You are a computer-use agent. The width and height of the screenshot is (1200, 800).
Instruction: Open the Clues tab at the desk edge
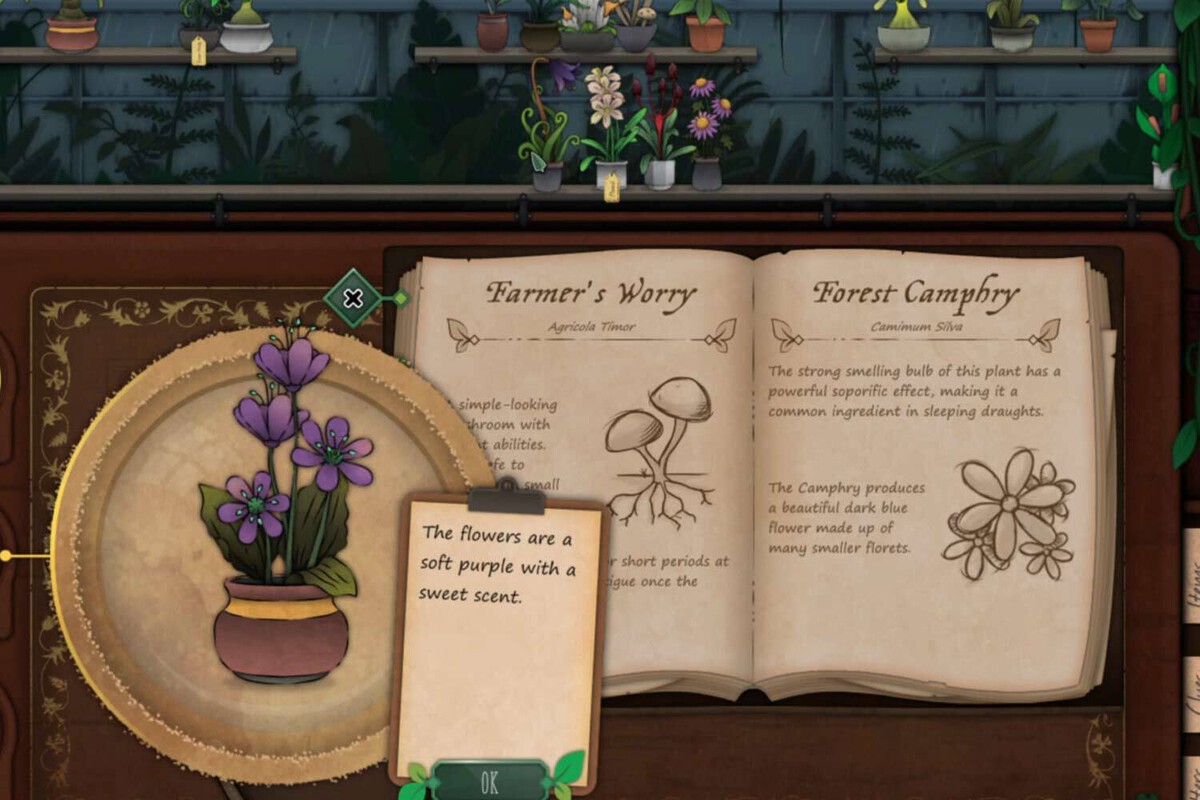pyautogui.click(x=1192, y=692)
